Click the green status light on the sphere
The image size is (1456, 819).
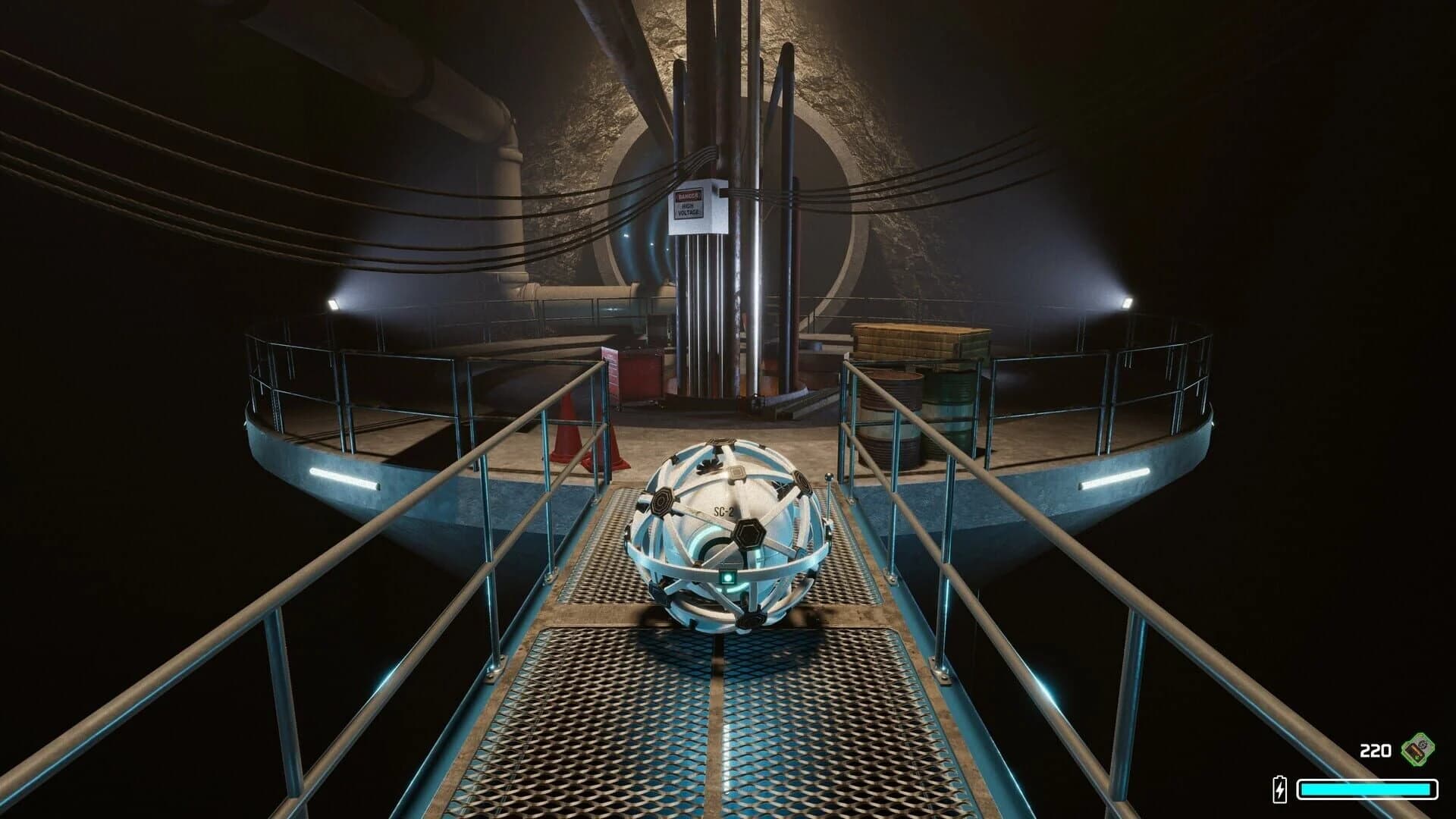point(728,578)
